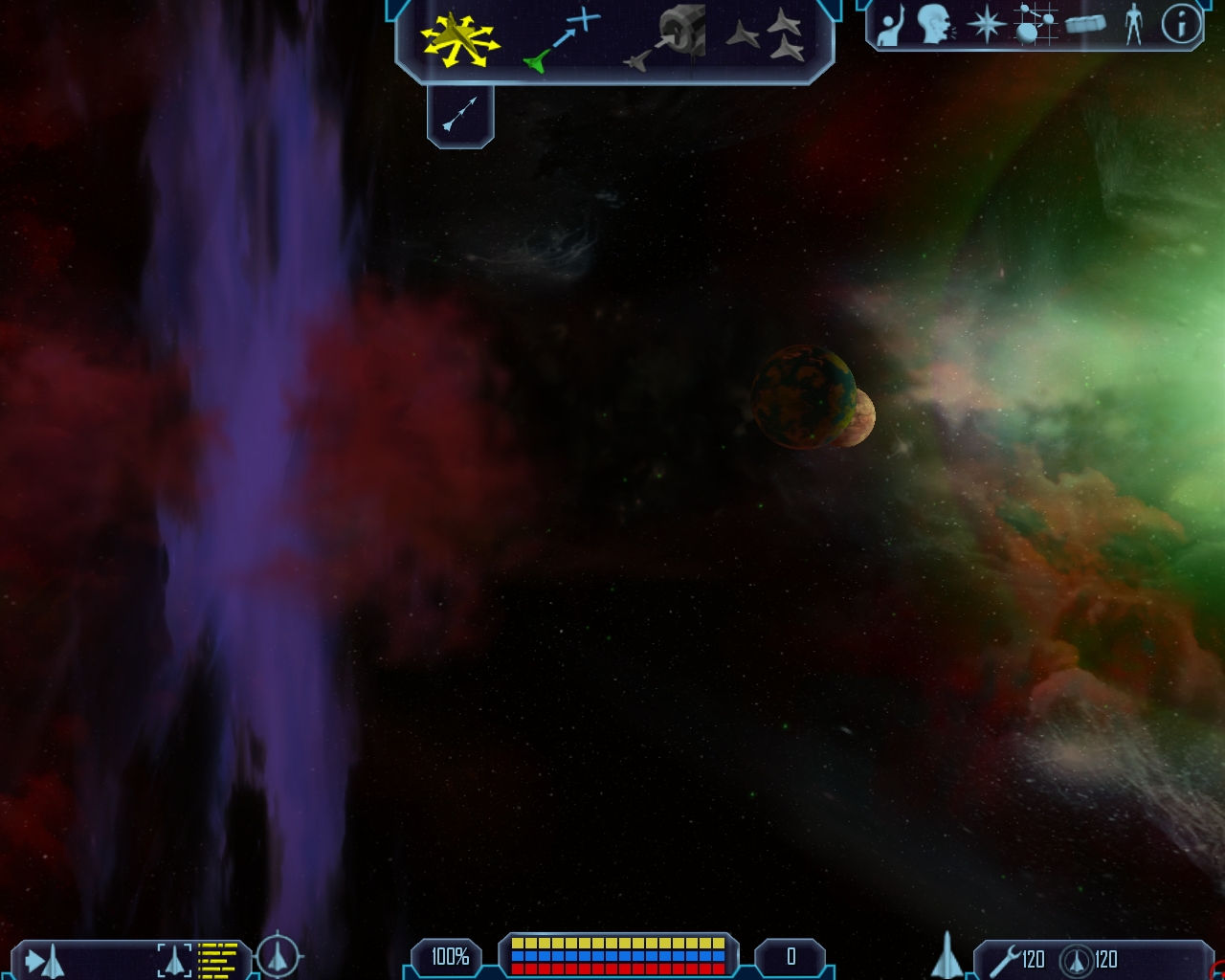
Task: Choose the green ship move-to-waypoint command
Action: click(562, 40)
